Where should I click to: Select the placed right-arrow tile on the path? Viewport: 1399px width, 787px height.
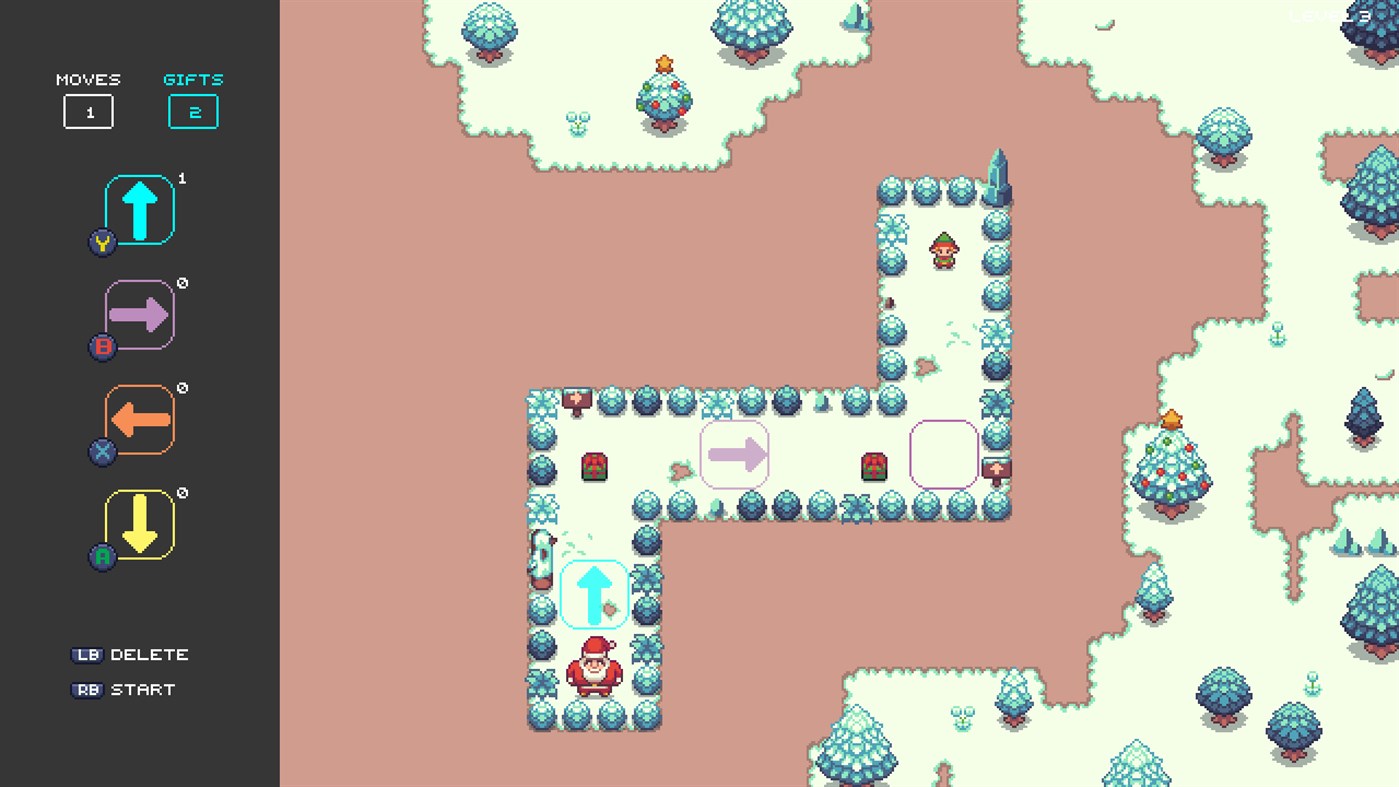coord(734,454)
